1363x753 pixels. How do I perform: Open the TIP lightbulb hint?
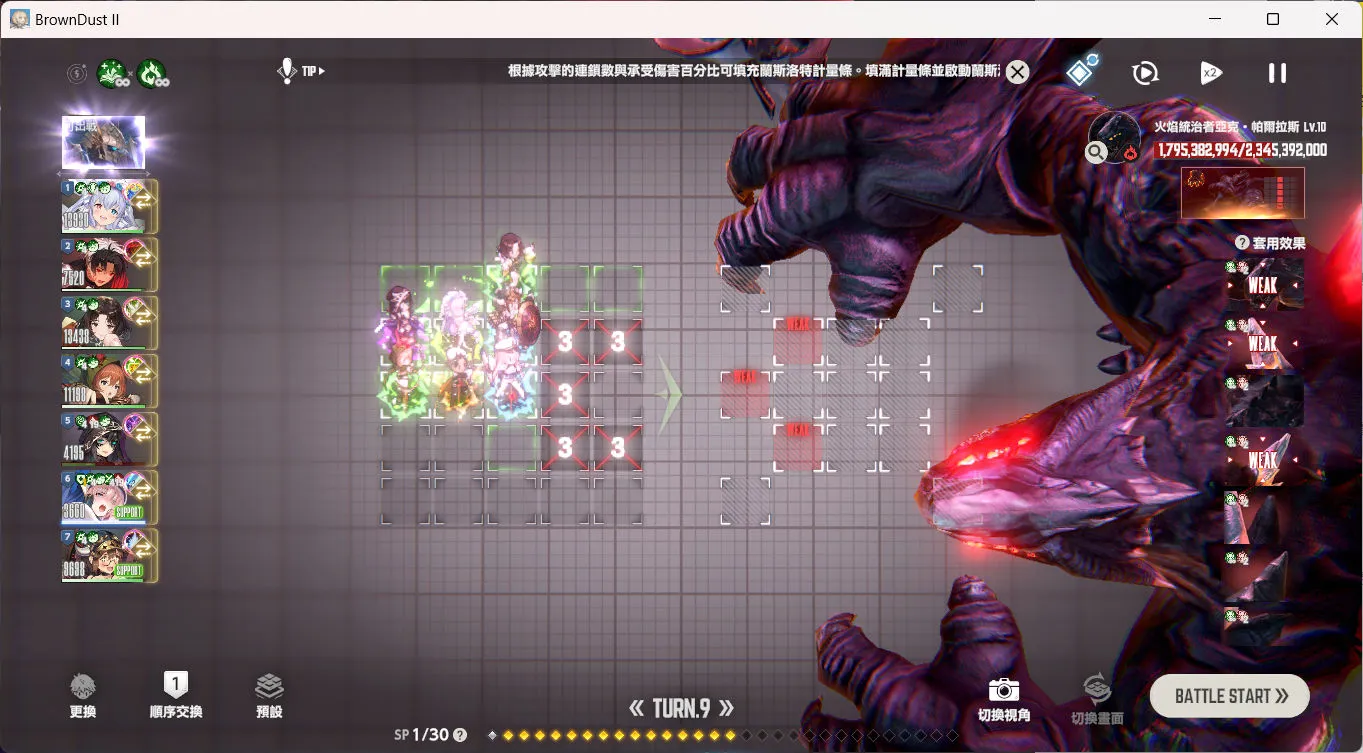point(288,71)
